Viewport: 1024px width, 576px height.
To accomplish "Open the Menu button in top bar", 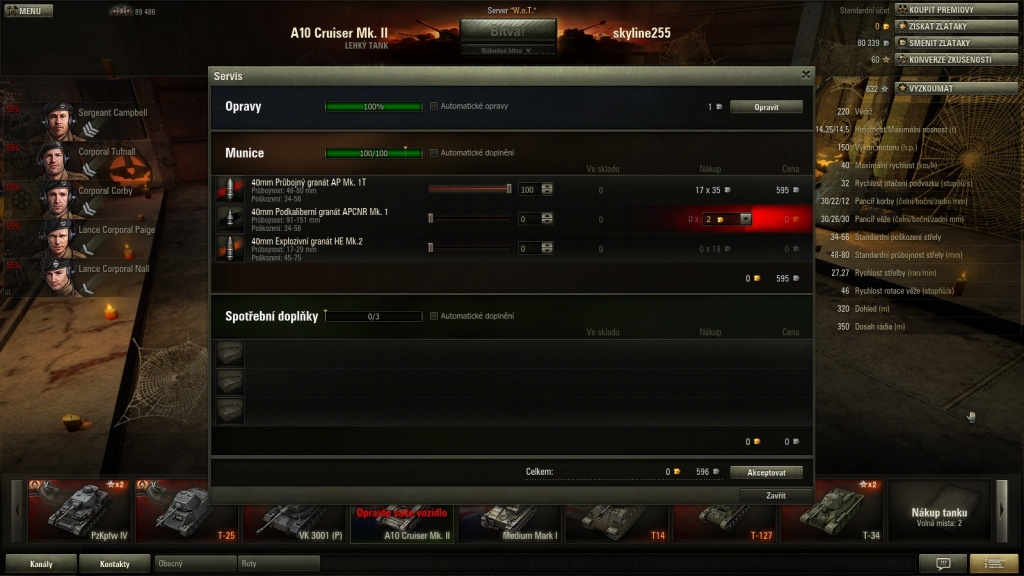I will click(28, 11).
